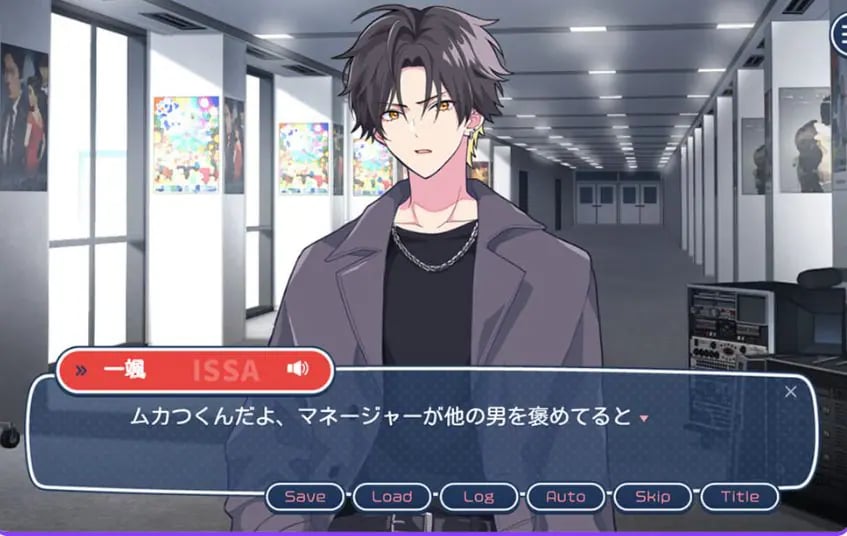Image resolution: width=847 pixels, height=536 pixels.
Task: Advance the dialogue via the pink arrow
Action: point(643,417)
